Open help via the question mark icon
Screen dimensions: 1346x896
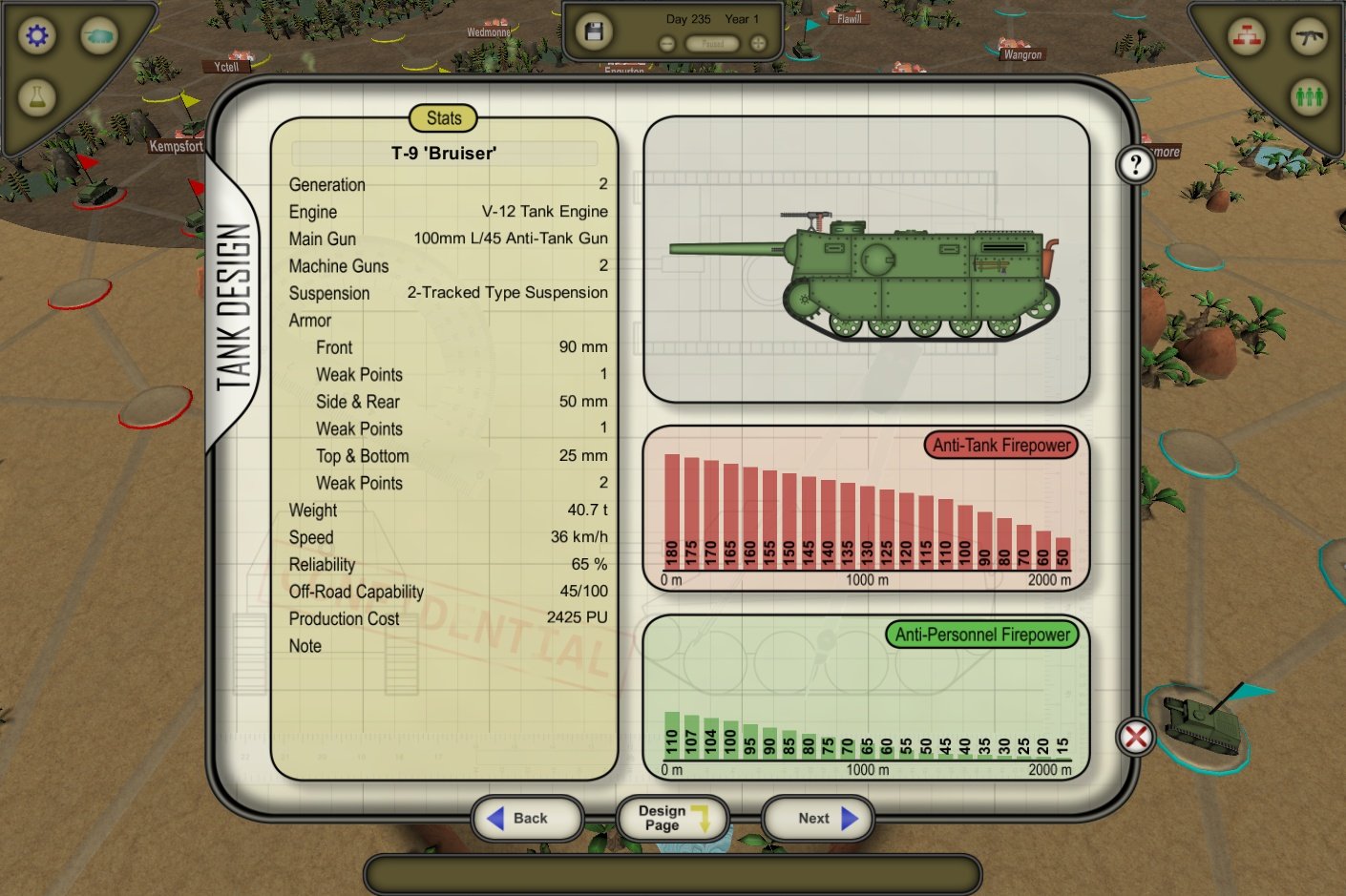pyautogui.click(x=1134, y=164)
